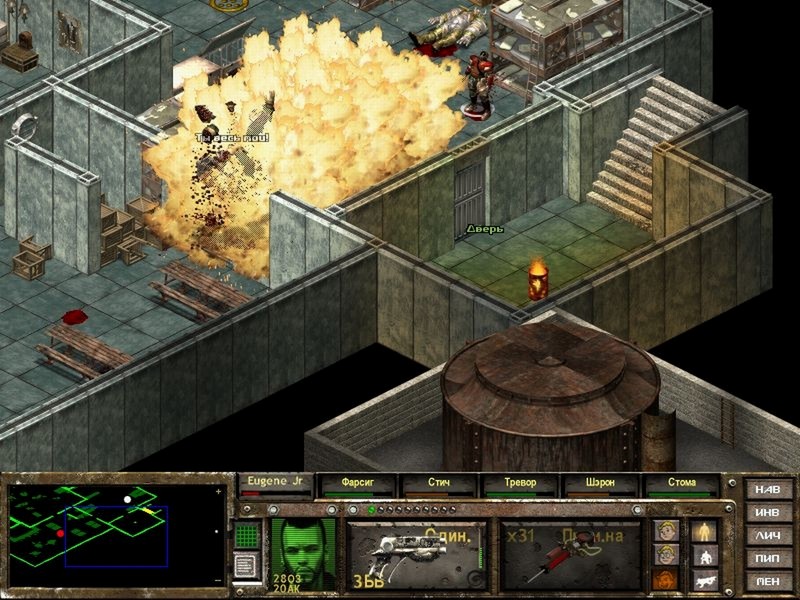Select squad member Тревор
The width and height of the screenshot is (800, 600).
point(519,484)
